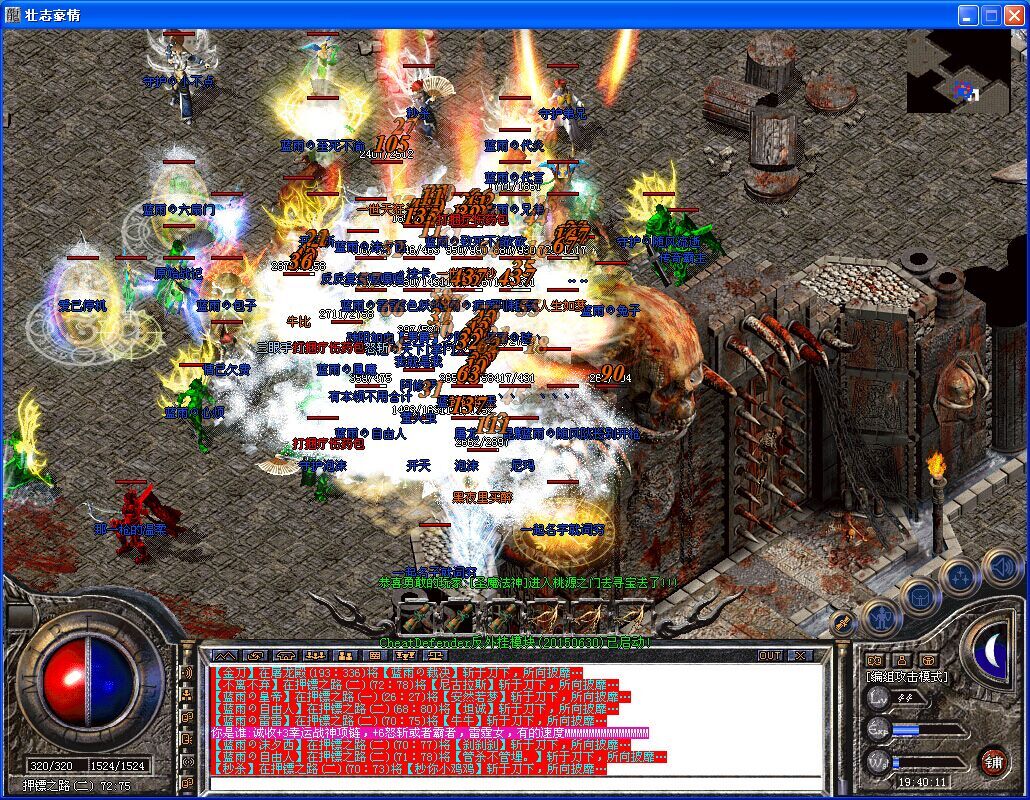
Task: Open the red 铺 shop button
Action: click(992, 761)
